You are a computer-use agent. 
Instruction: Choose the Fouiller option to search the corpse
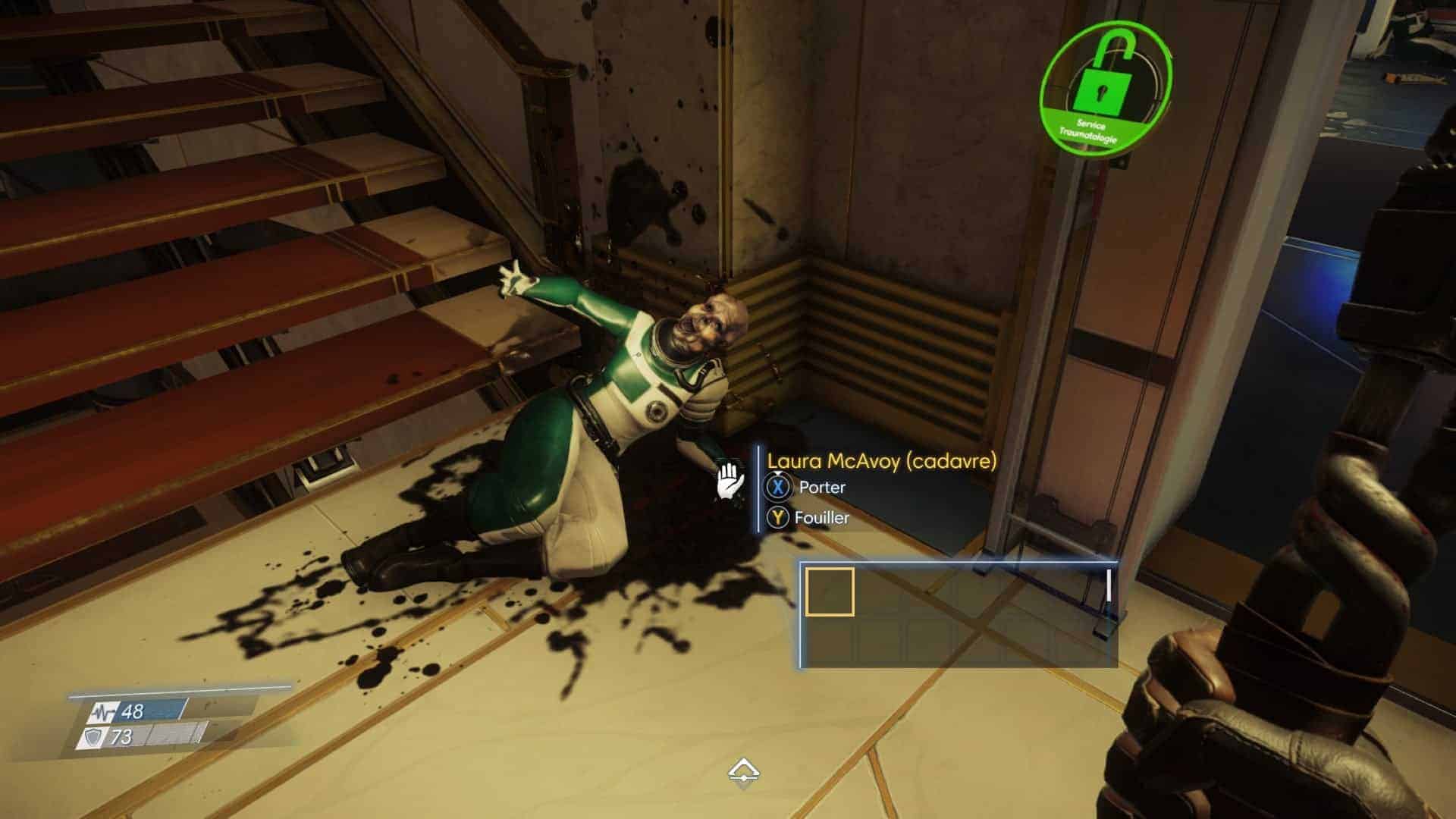tap(821, 518)
